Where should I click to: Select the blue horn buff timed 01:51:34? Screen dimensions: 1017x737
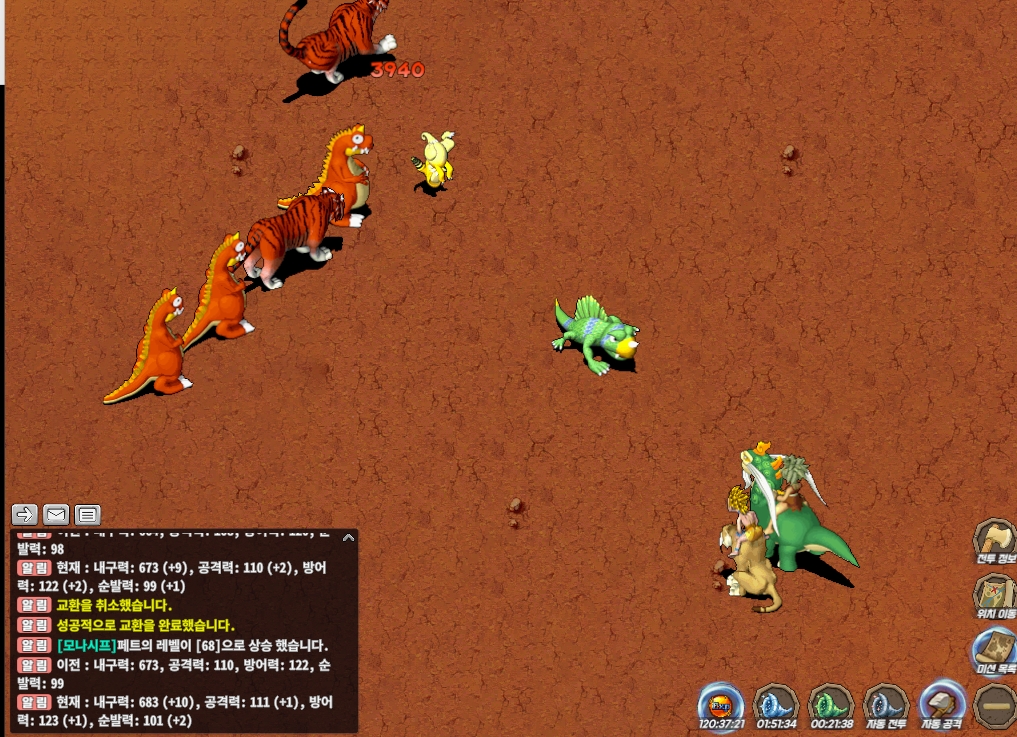coord(774,703)
